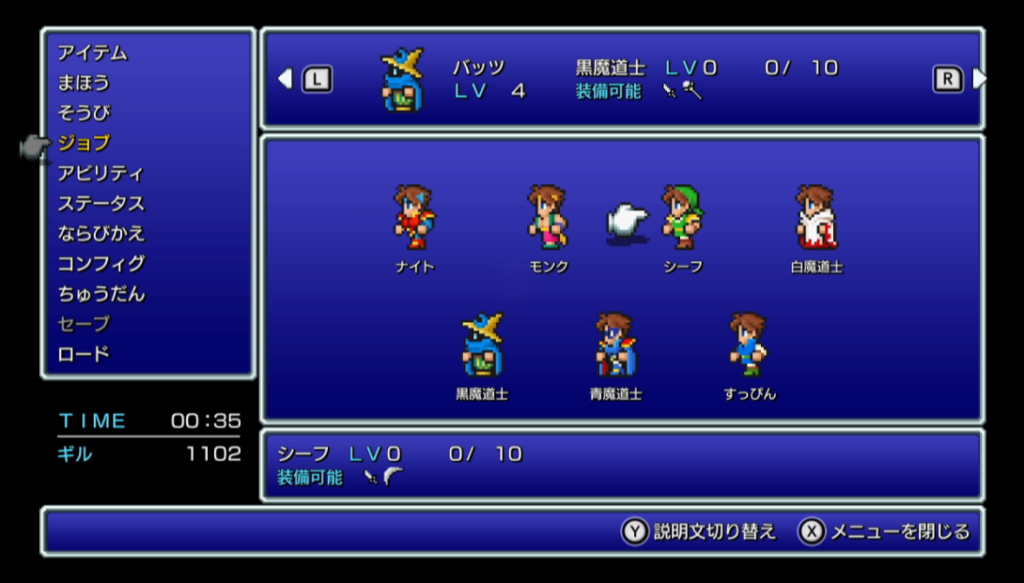Select ちゅうだん in the menu

tap(100, 293)
